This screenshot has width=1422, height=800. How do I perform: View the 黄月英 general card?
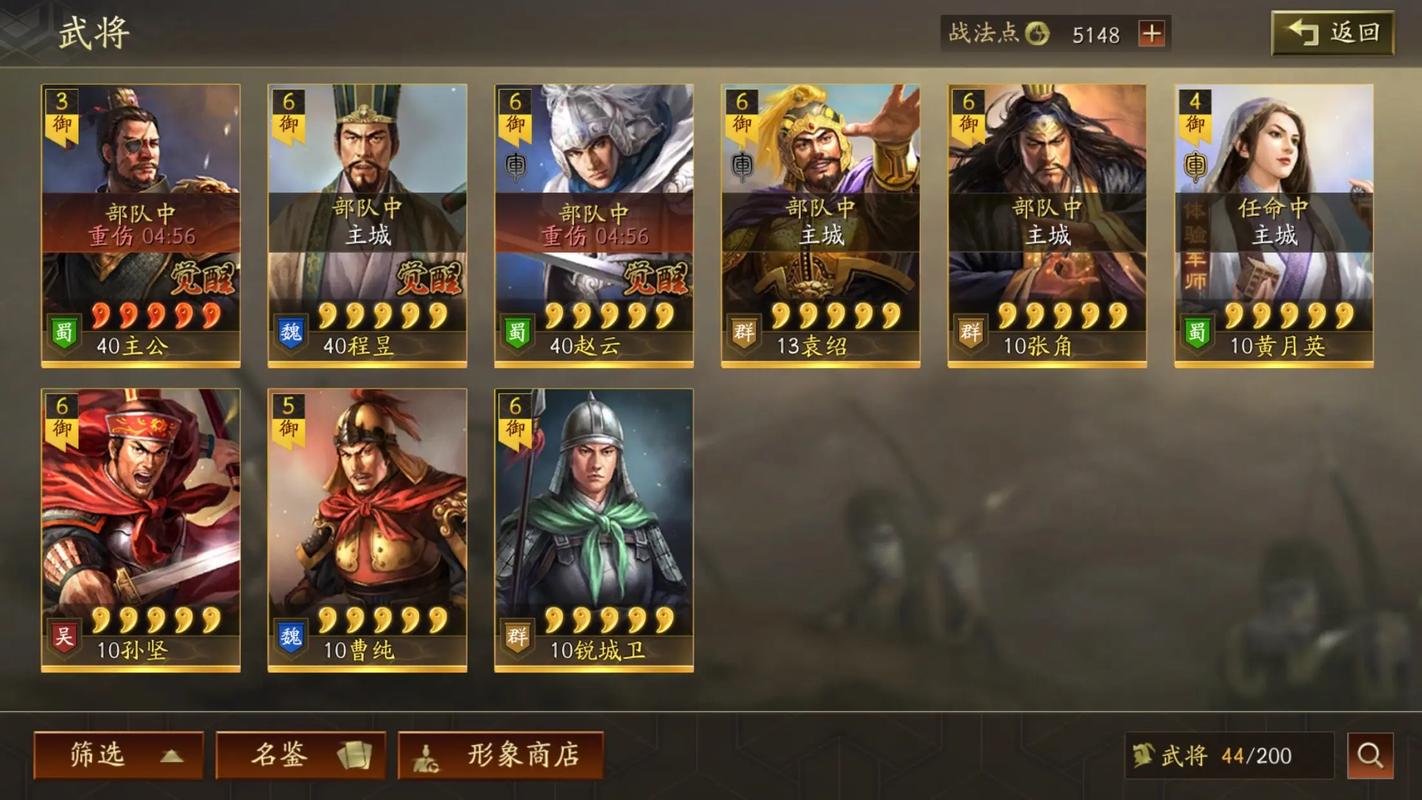pos(1274,225)
